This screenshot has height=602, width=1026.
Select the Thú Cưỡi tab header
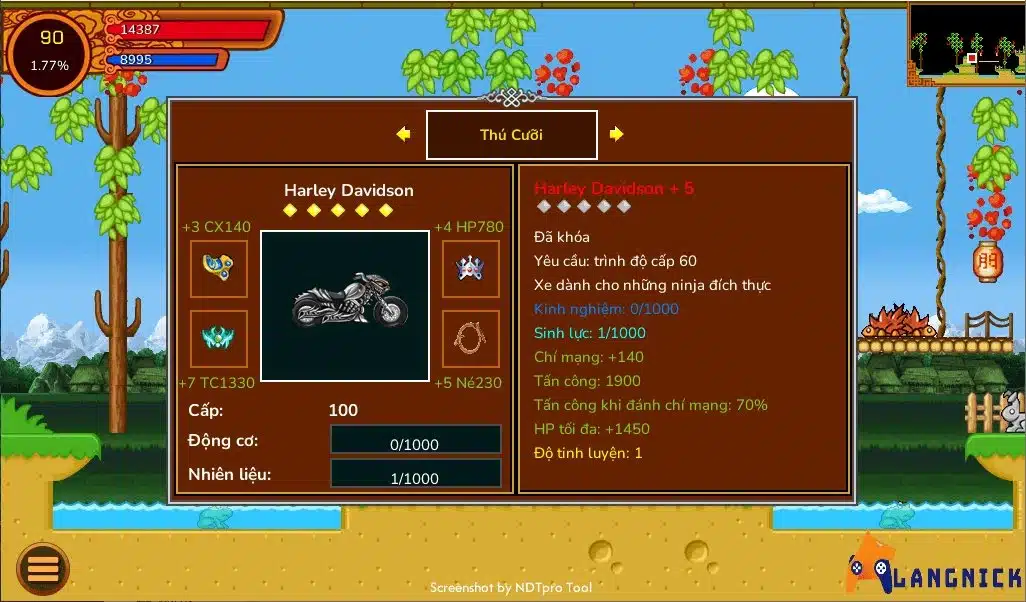click(x=511, y=135)
